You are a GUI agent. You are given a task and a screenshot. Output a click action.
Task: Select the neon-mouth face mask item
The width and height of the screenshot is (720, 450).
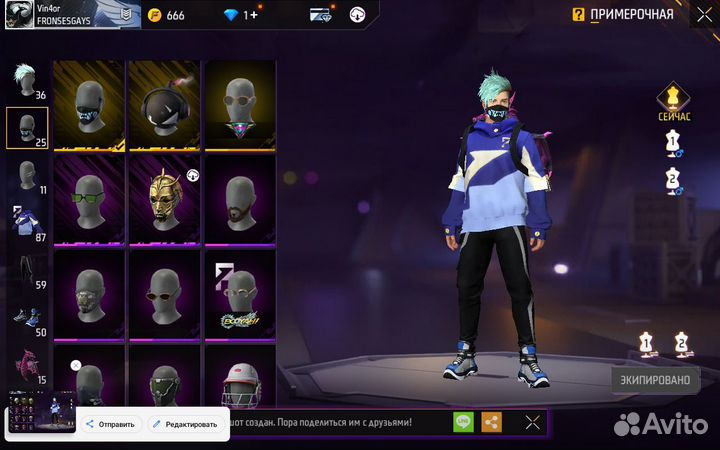89,104
